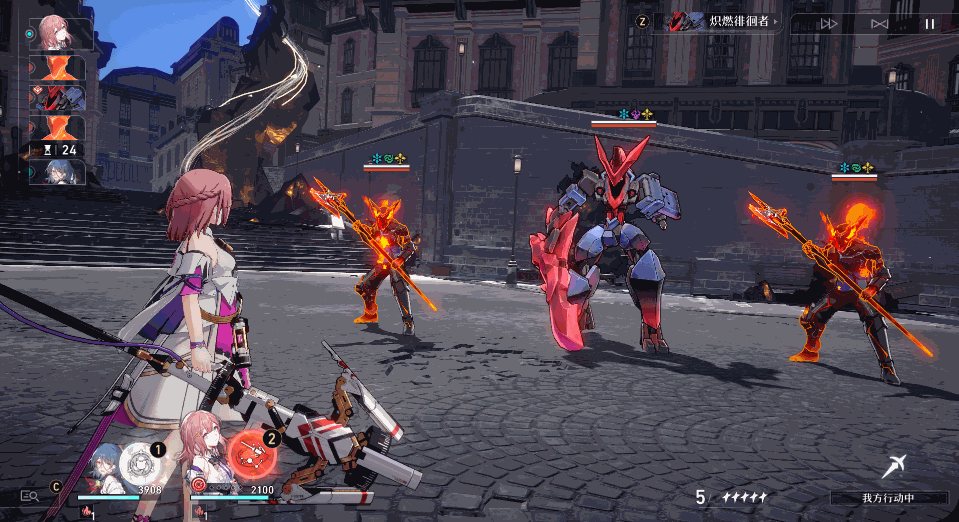This screenshot has width=959, height=522.
Task: Toggle double-speed fast forward
Action: click(829, 23)
